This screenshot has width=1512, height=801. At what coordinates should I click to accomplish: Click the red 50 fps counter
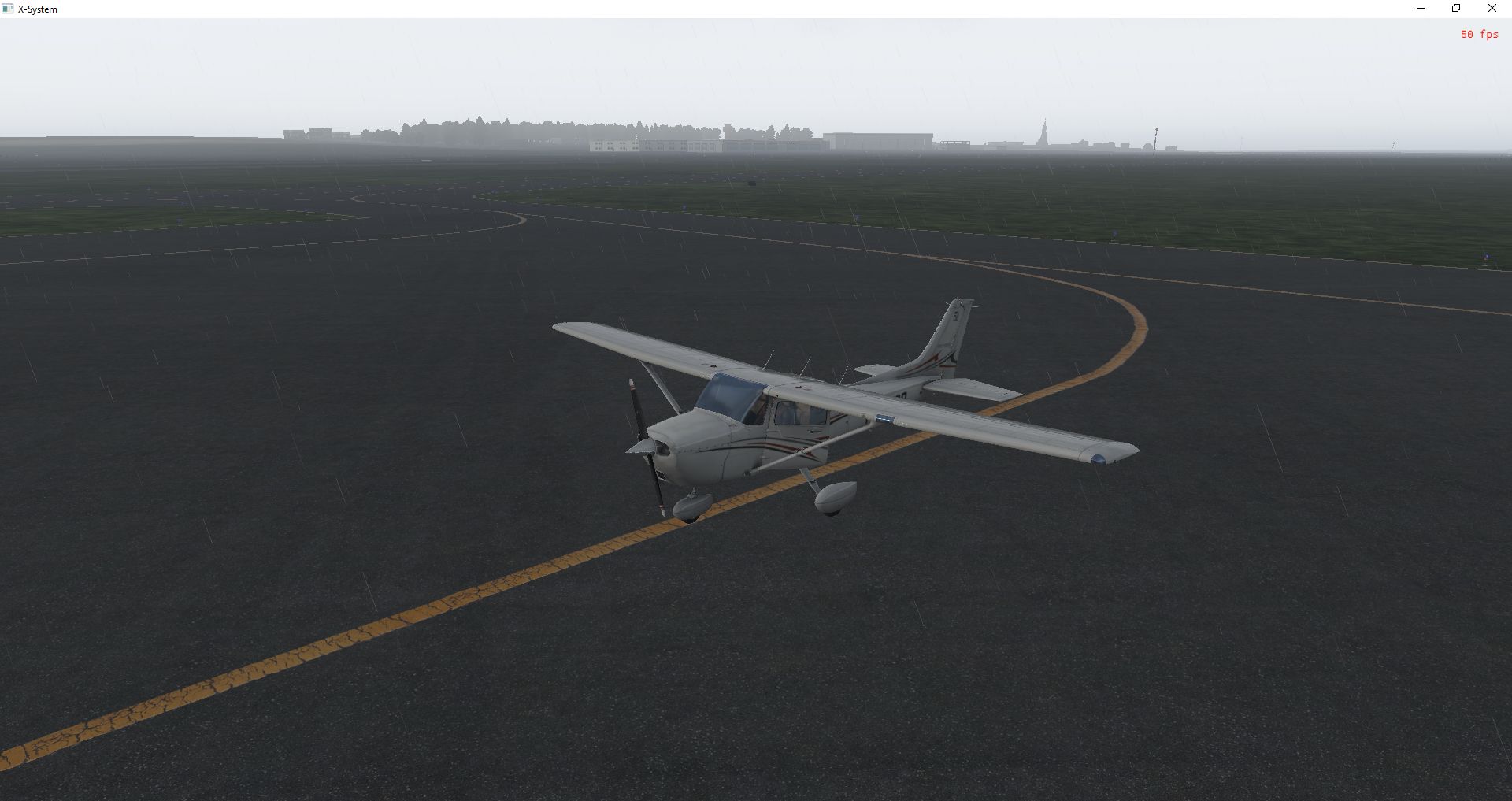[1477, 34]
